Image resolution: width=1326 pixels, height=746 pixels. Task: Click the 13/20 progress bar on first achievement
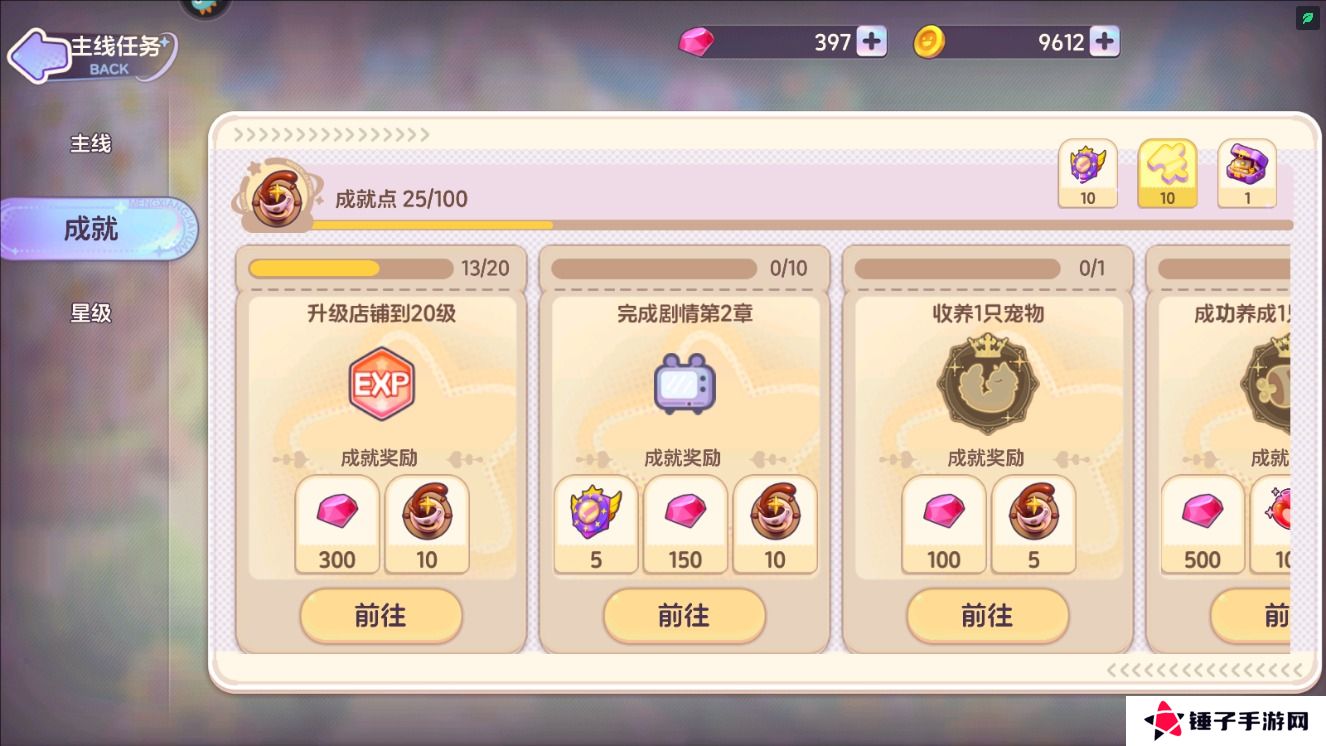350,268
